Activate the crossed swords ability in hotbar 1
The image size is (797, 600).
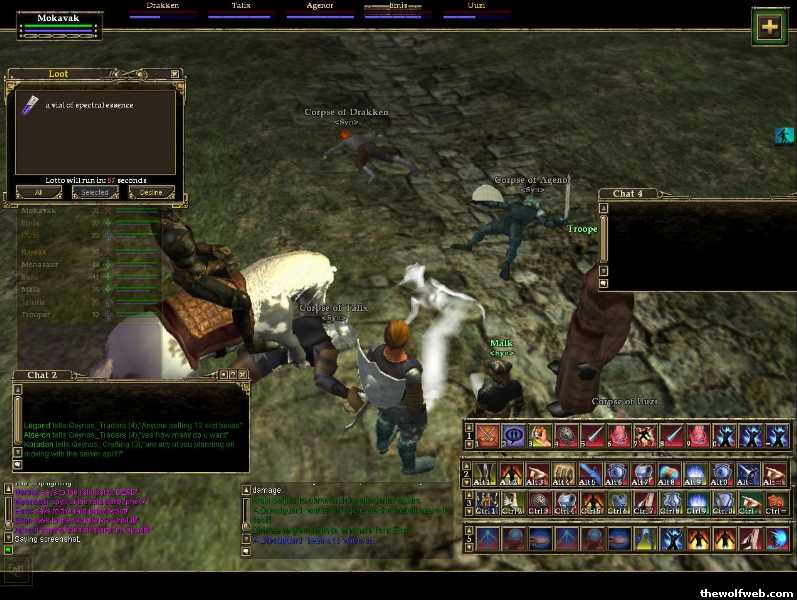pyautogui.click(x=488, y=436)
